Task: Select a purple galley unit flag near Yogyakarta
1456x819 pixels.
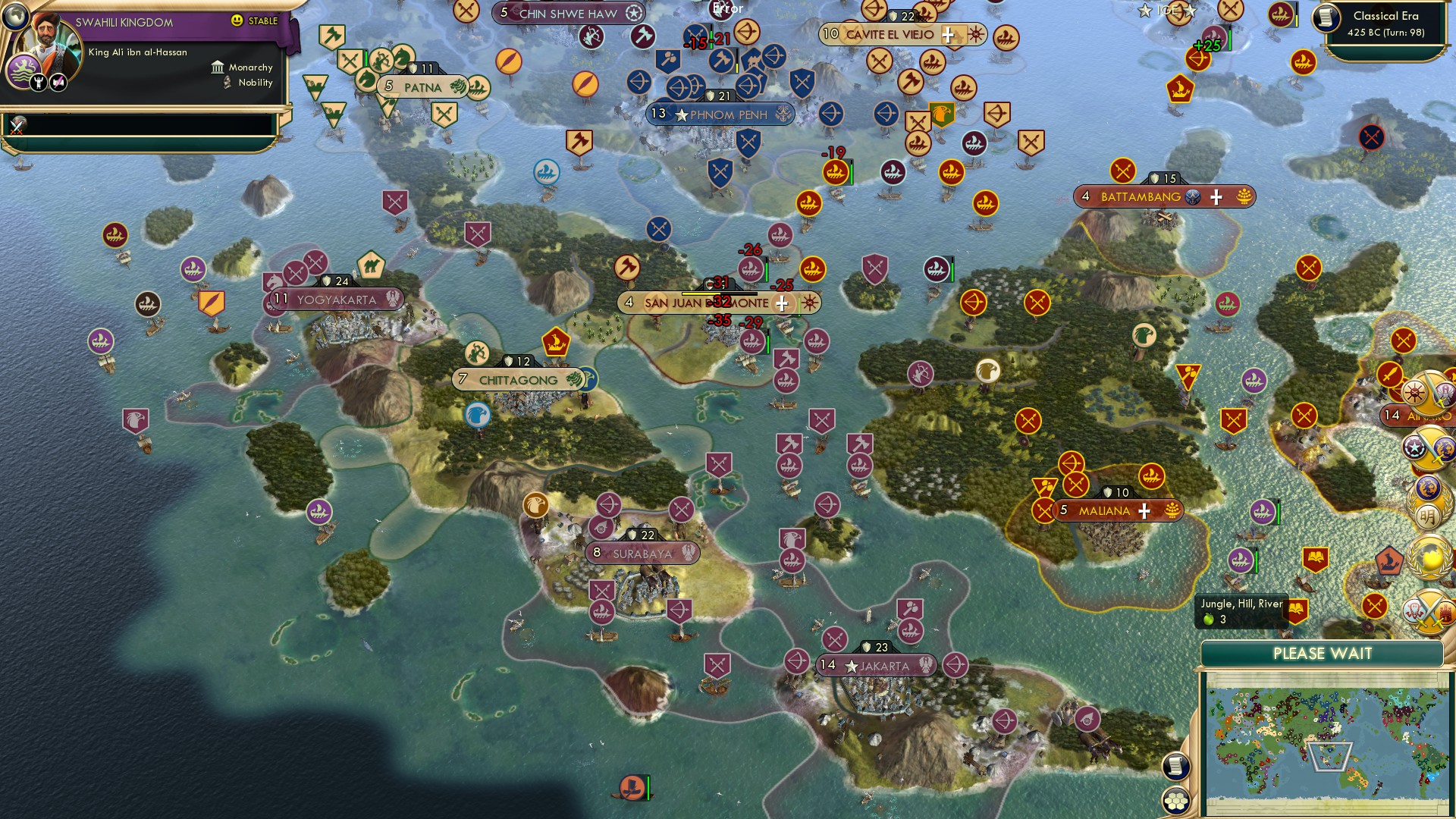Action: [x=195, y=268]
